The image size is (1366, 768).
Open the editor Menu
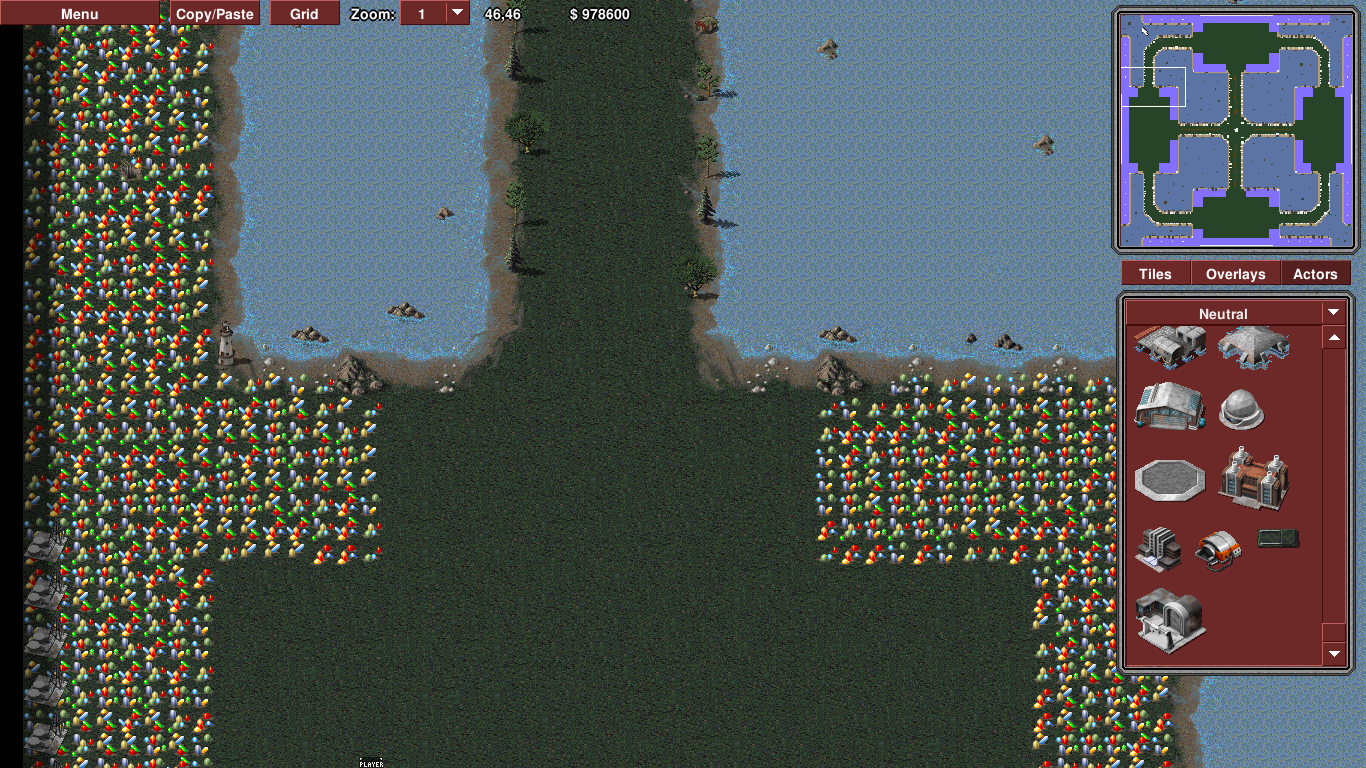[x=80, y=14]
